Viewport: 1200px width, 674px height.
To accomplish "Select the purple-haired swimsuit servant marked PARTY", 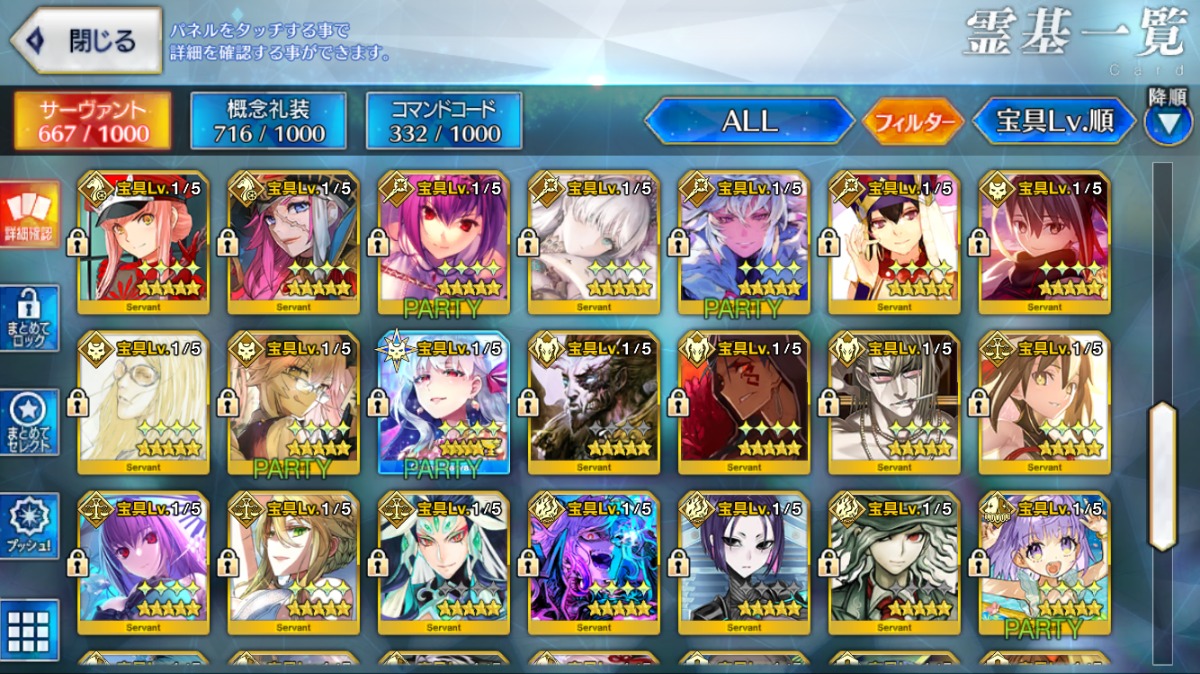I will [1044, 561].
